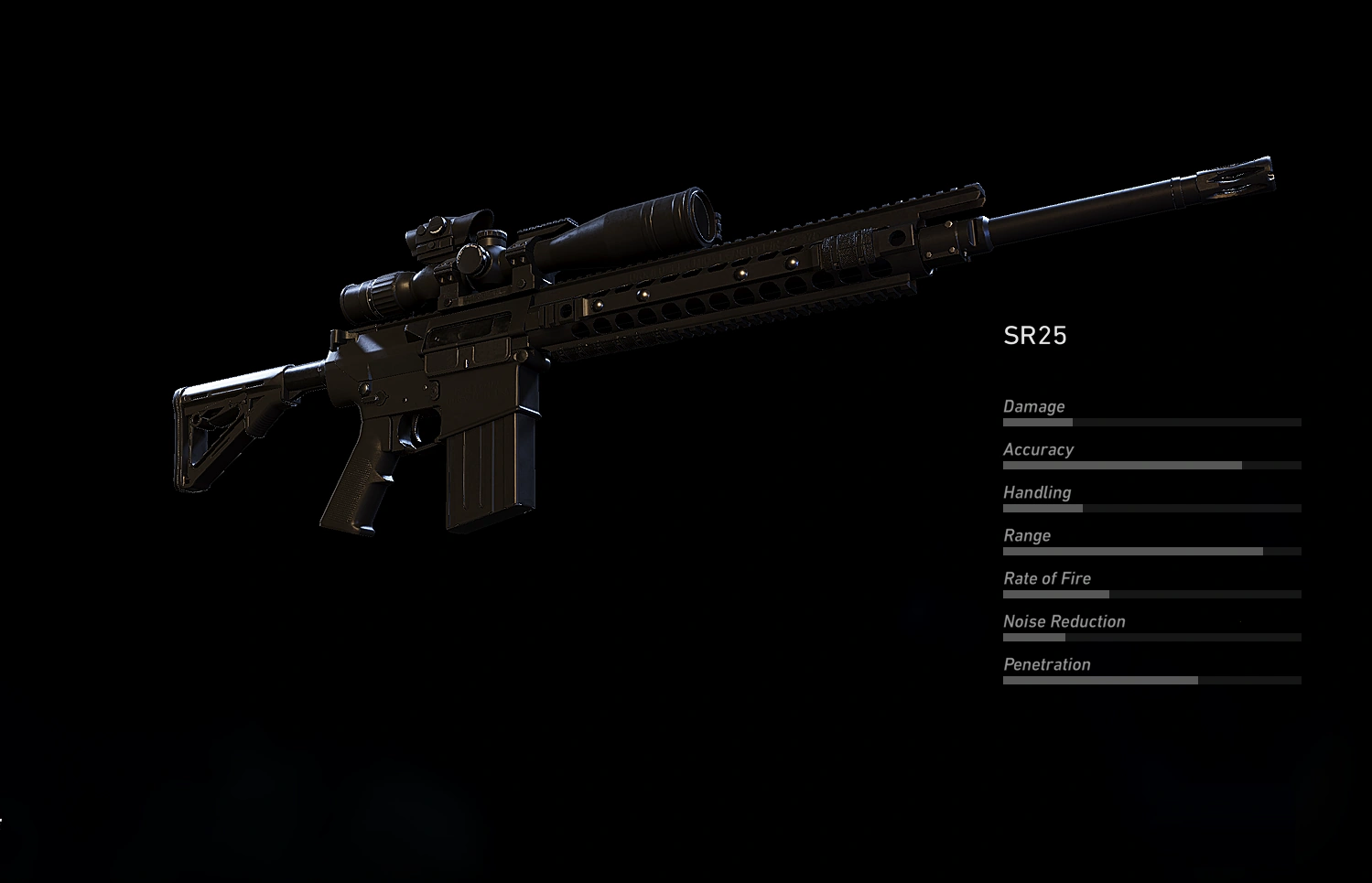Click the scope's rear adjustment knob

384,293
